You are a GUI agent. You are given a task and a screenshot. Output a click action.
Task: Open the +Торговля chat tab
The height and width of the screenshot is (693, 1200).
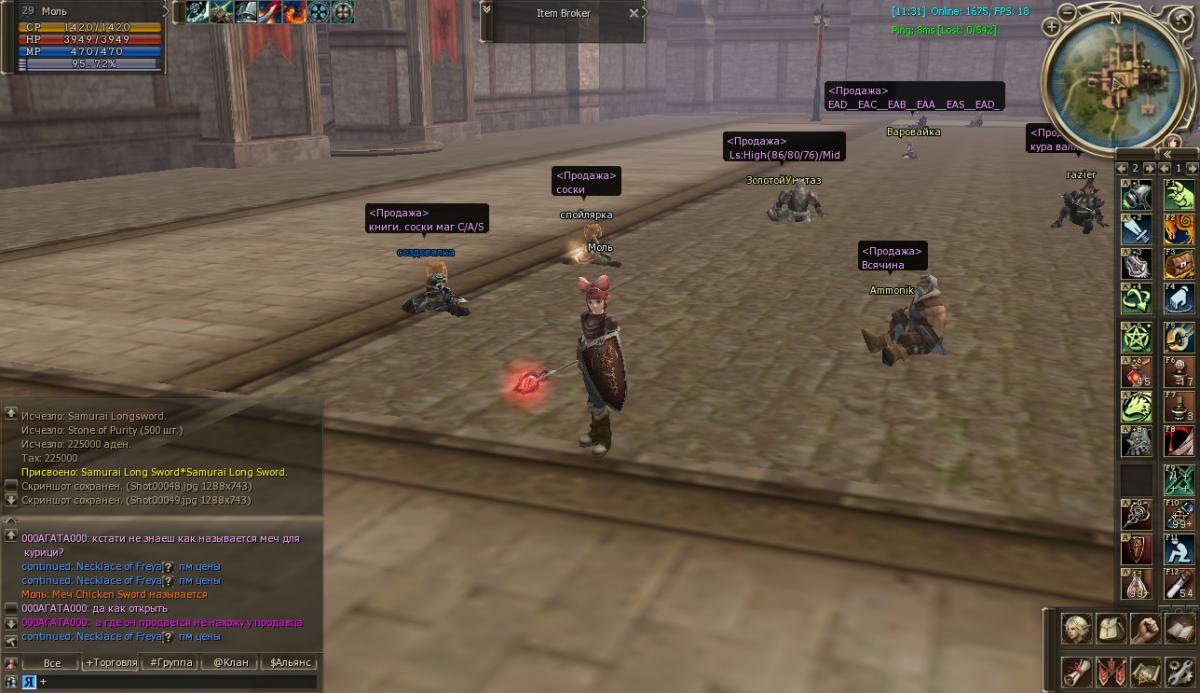pyautogui.click(x=111, y=662)
